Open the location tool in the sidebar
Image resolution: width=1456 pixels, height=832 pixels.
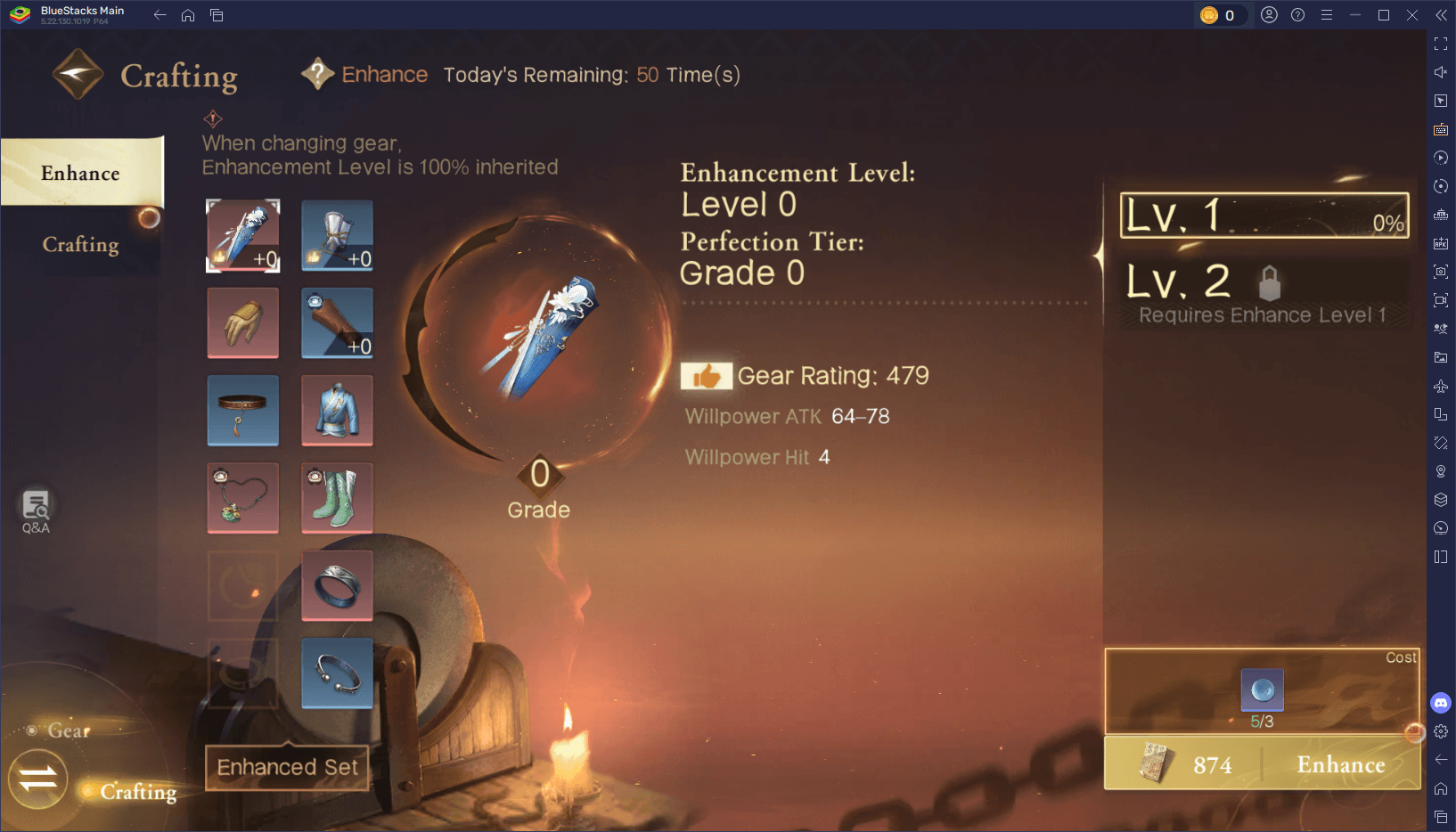1441,471
